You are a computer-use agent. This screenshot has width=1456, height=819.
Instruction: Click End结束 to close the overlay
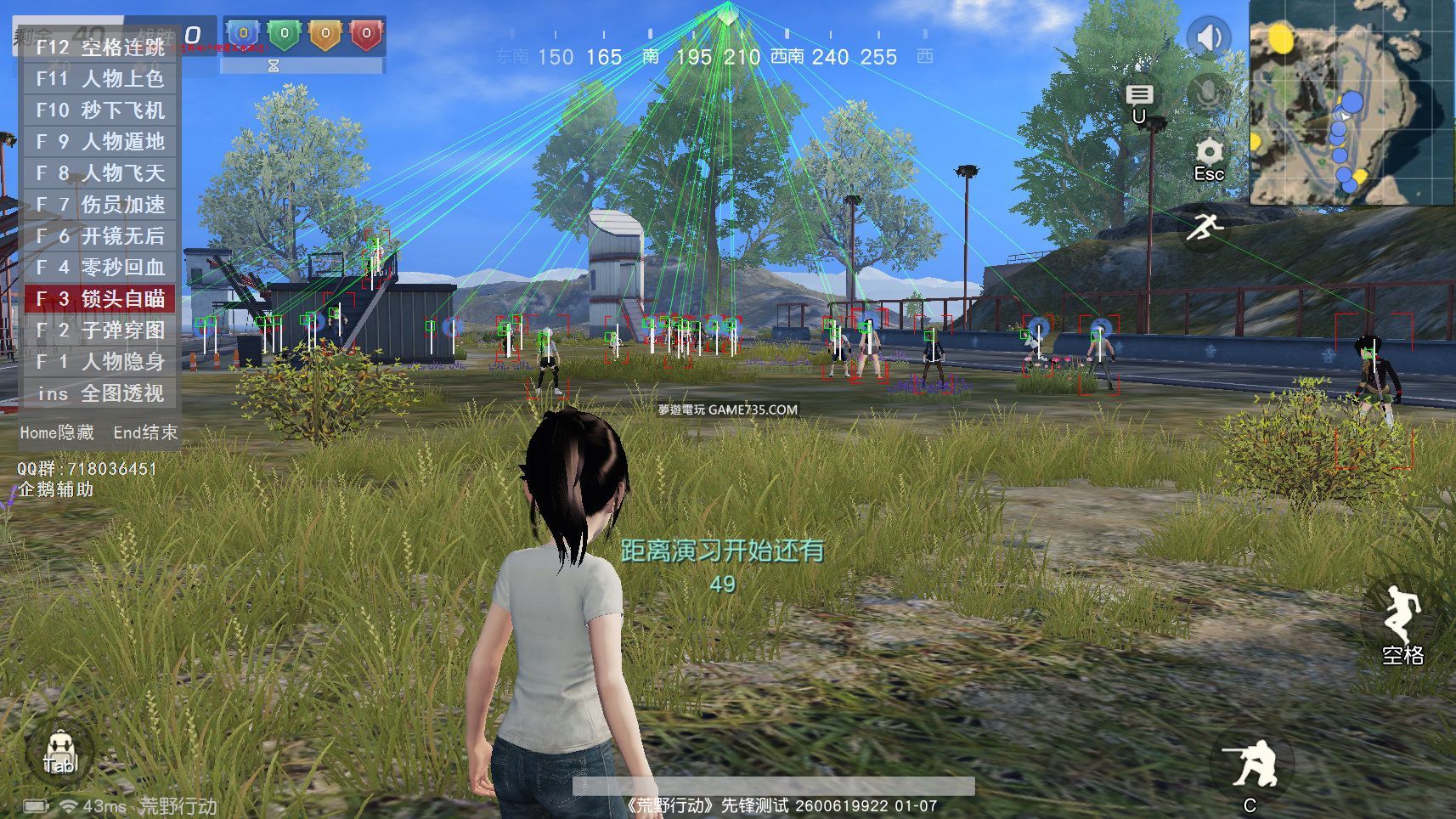pos(145,432)
